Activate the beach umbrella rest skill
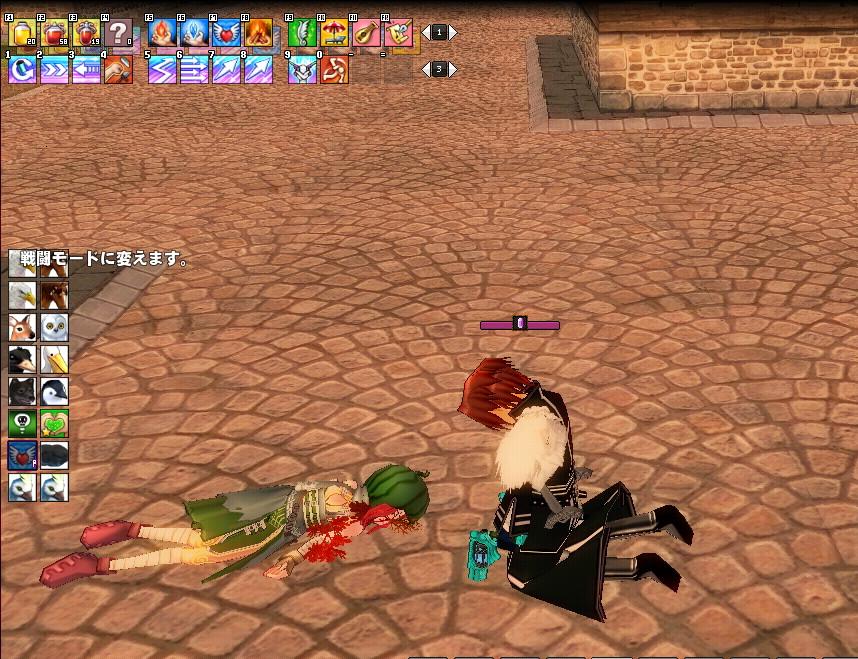The image size is (858, 659). (334, 34)
